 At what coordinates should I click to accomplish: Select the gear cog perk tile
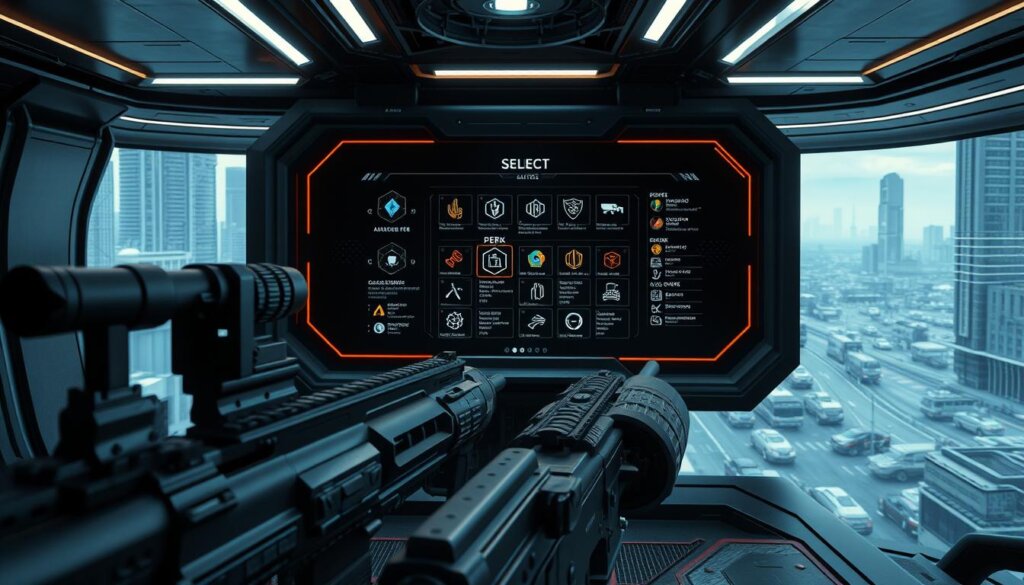[454, 321]
